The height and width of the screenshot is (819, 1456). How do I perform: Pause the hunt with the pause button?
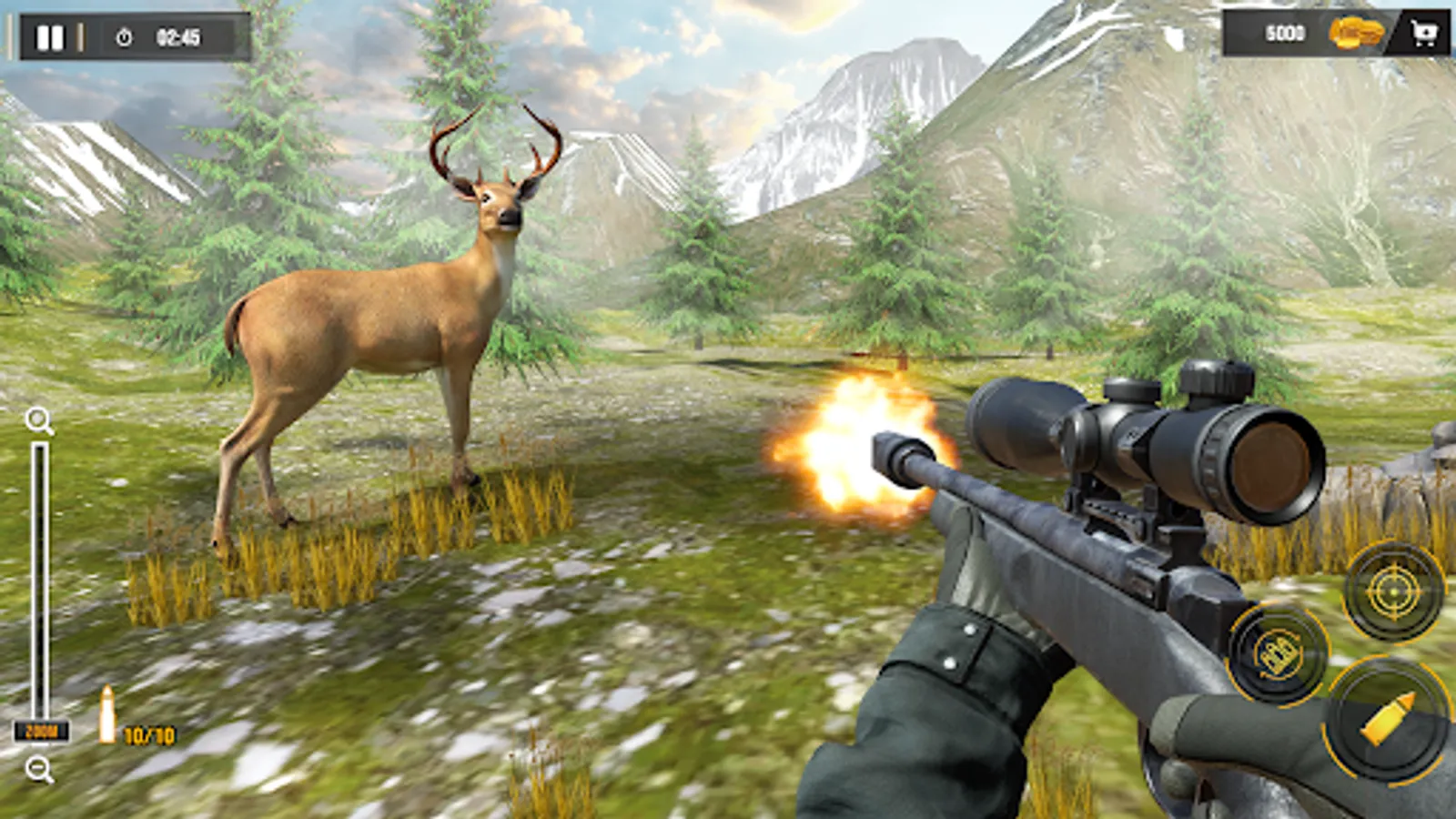[x=50, y=35]
